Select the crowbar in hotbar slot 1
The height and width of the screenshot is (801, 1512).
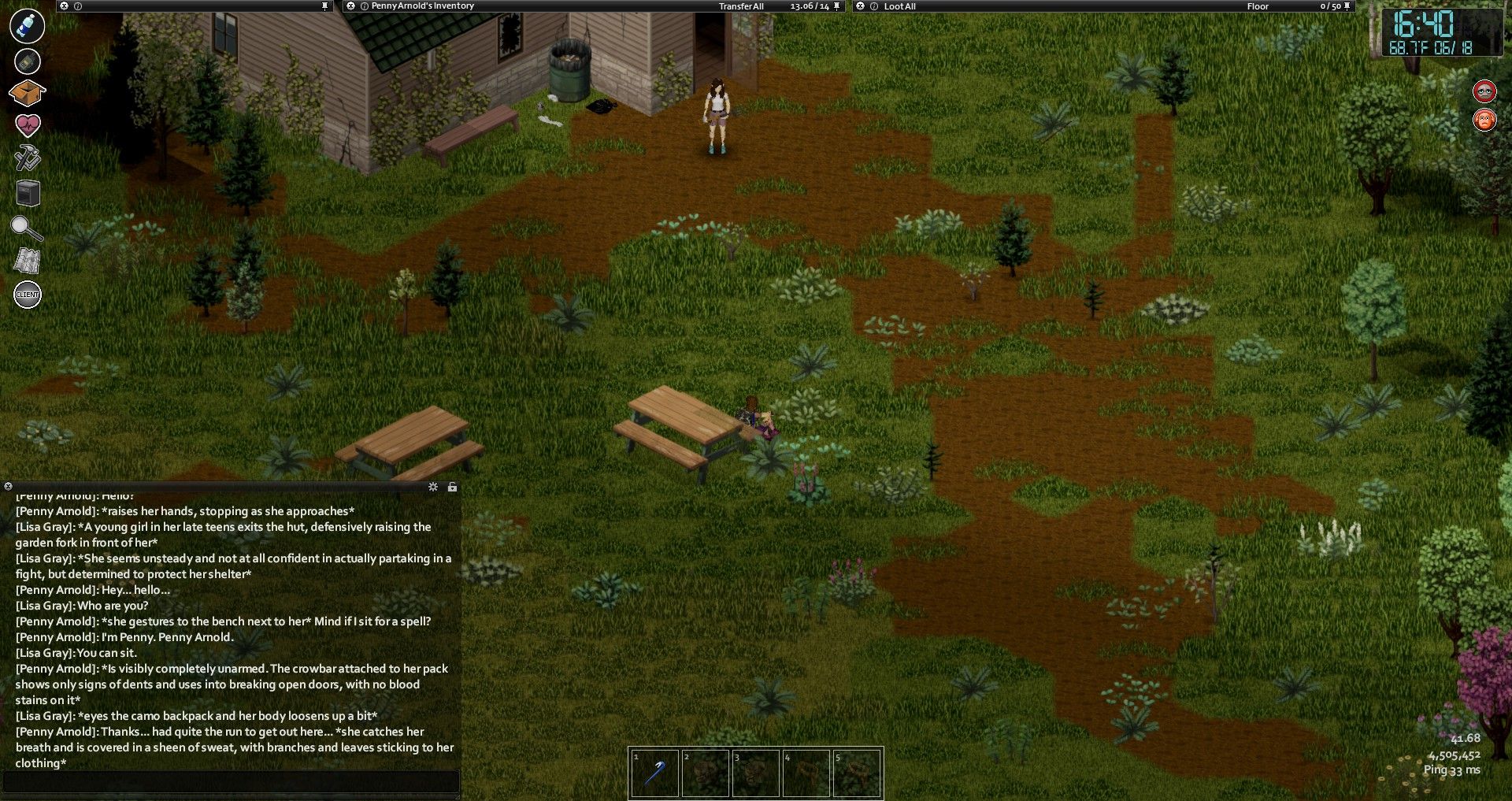(x=654, y=773)
